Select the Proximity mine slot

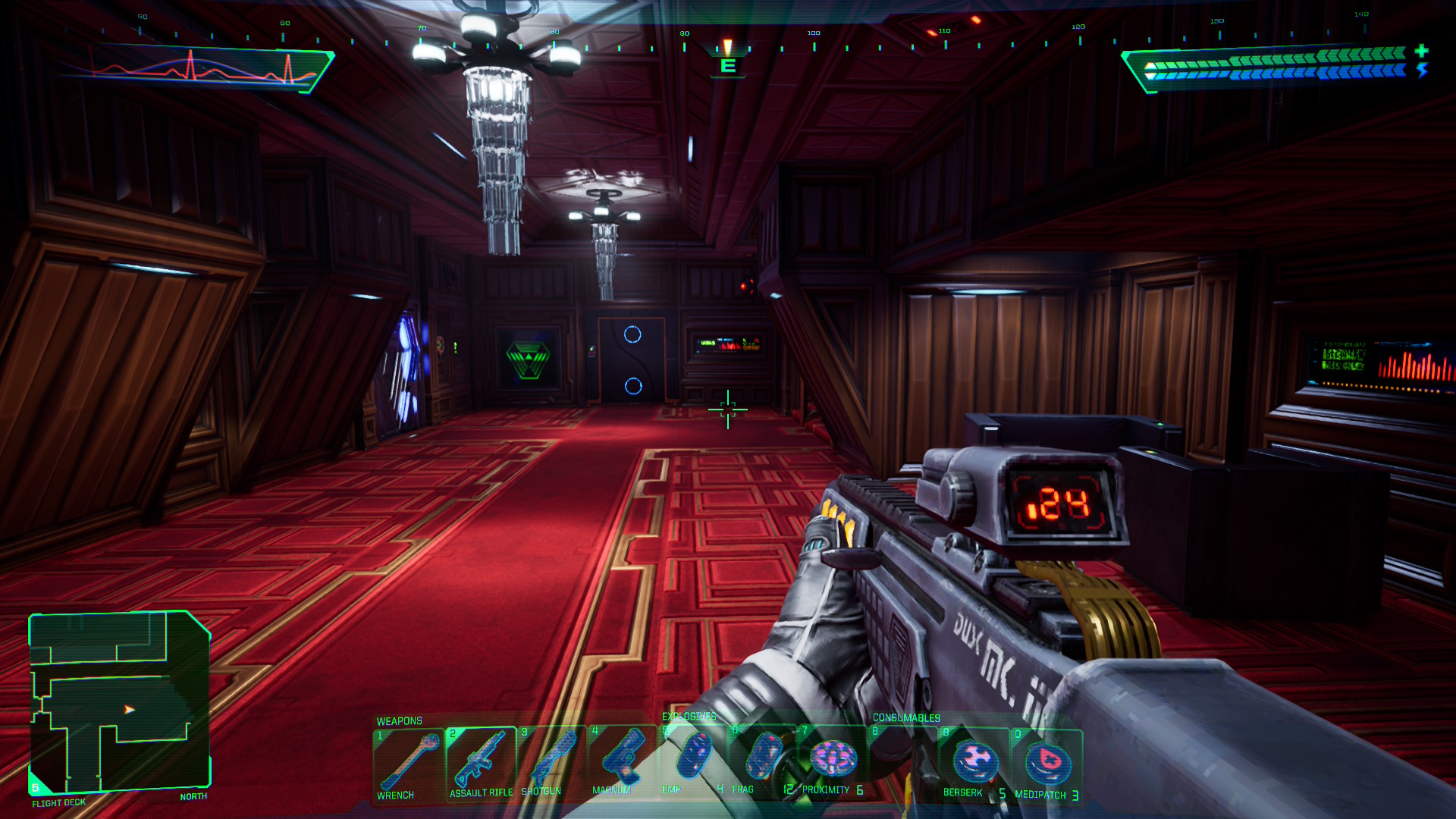point(833,760)
